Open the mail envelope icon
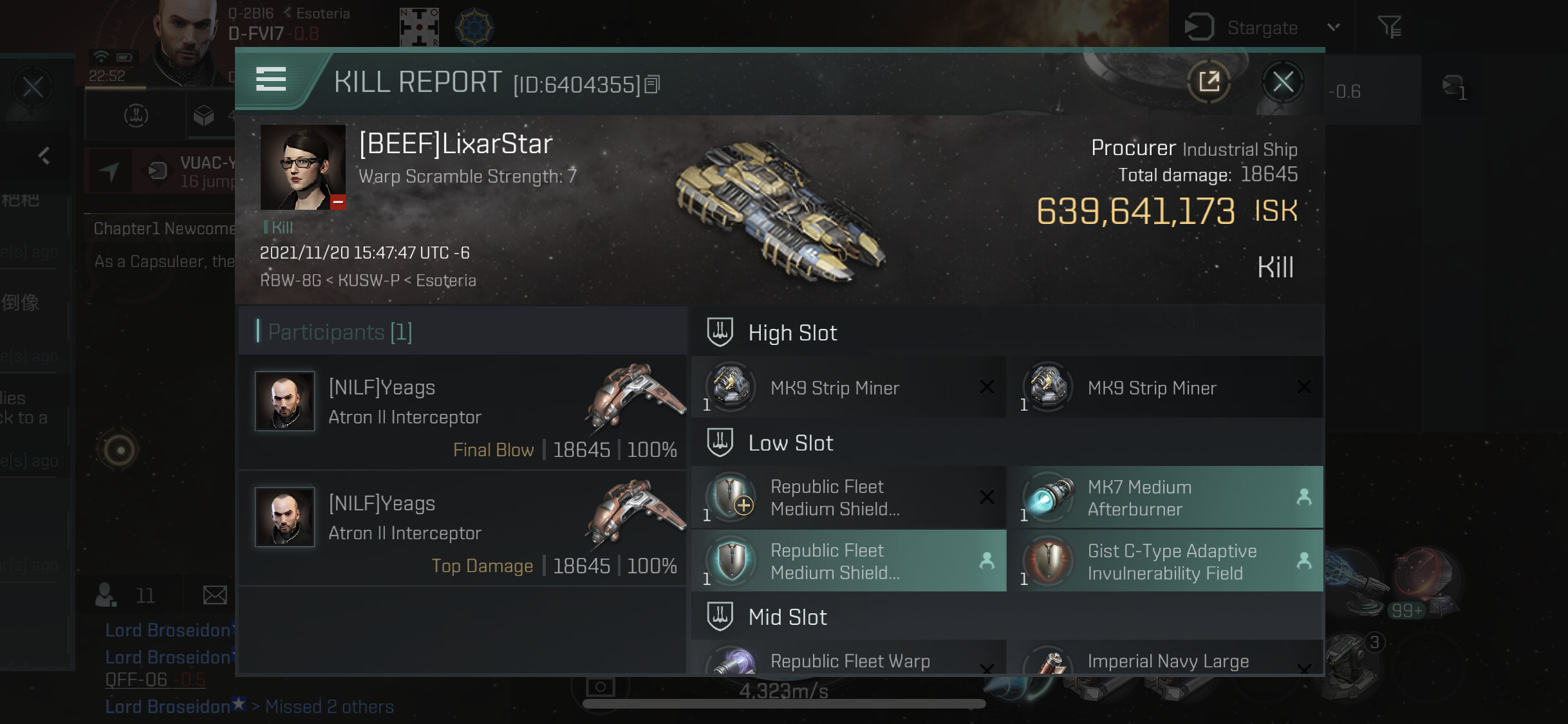The width and height of the screenshot is (1568, 724). tap(215, 595)
